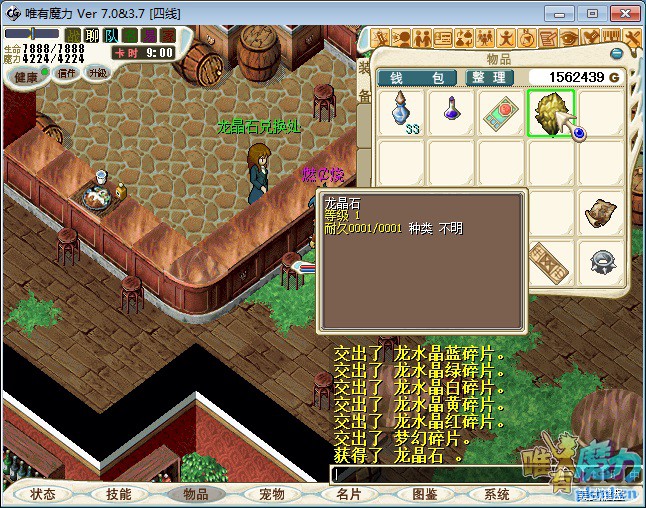Open the 状态 status tab
646x508 pixels.
[x=43, y=494]
